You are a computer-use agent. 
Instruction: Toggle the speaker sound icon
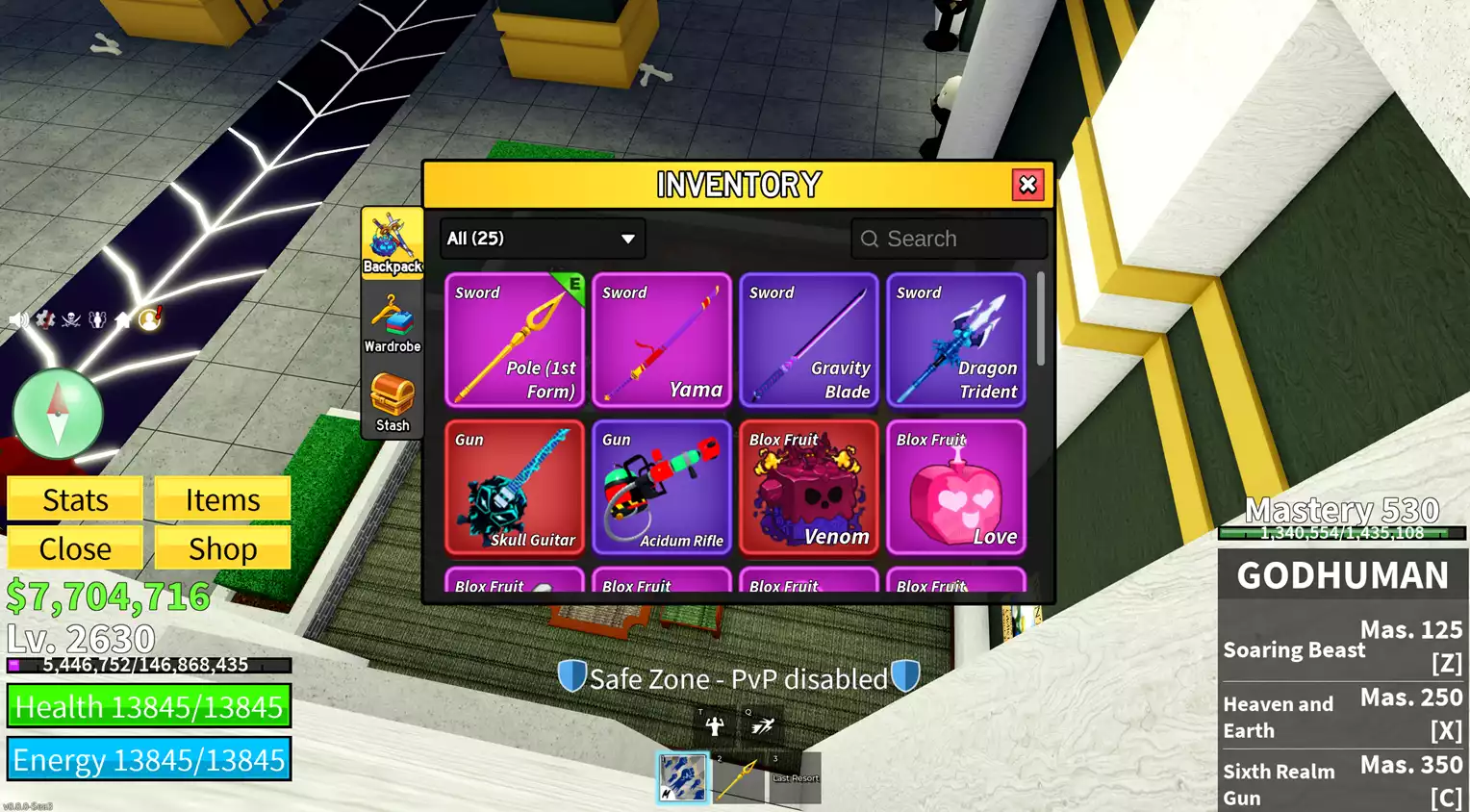(17, 319)
